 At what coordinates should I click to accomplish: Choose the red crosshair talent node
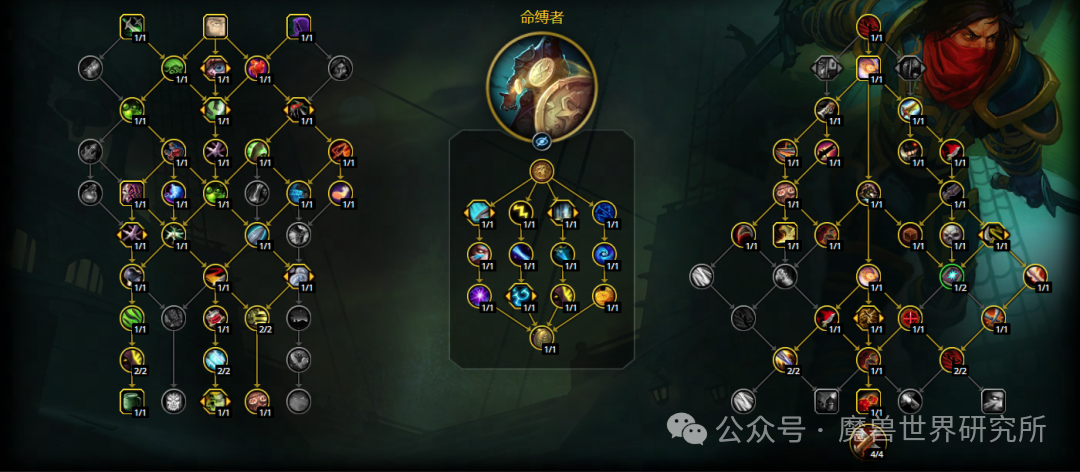909,318
